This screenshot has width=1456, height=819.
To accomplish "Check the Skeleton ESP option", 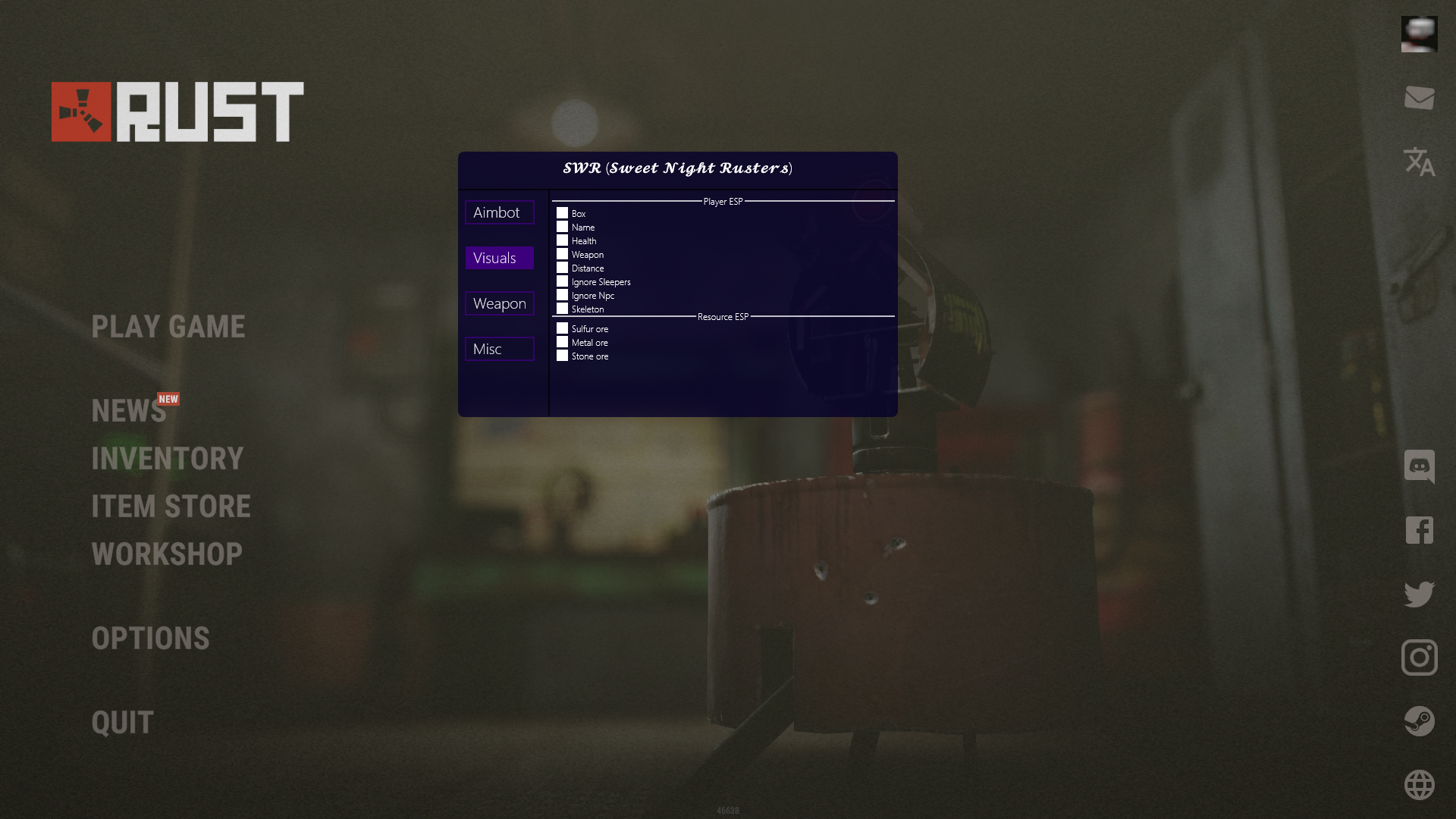I will click(x=562, y=309).
